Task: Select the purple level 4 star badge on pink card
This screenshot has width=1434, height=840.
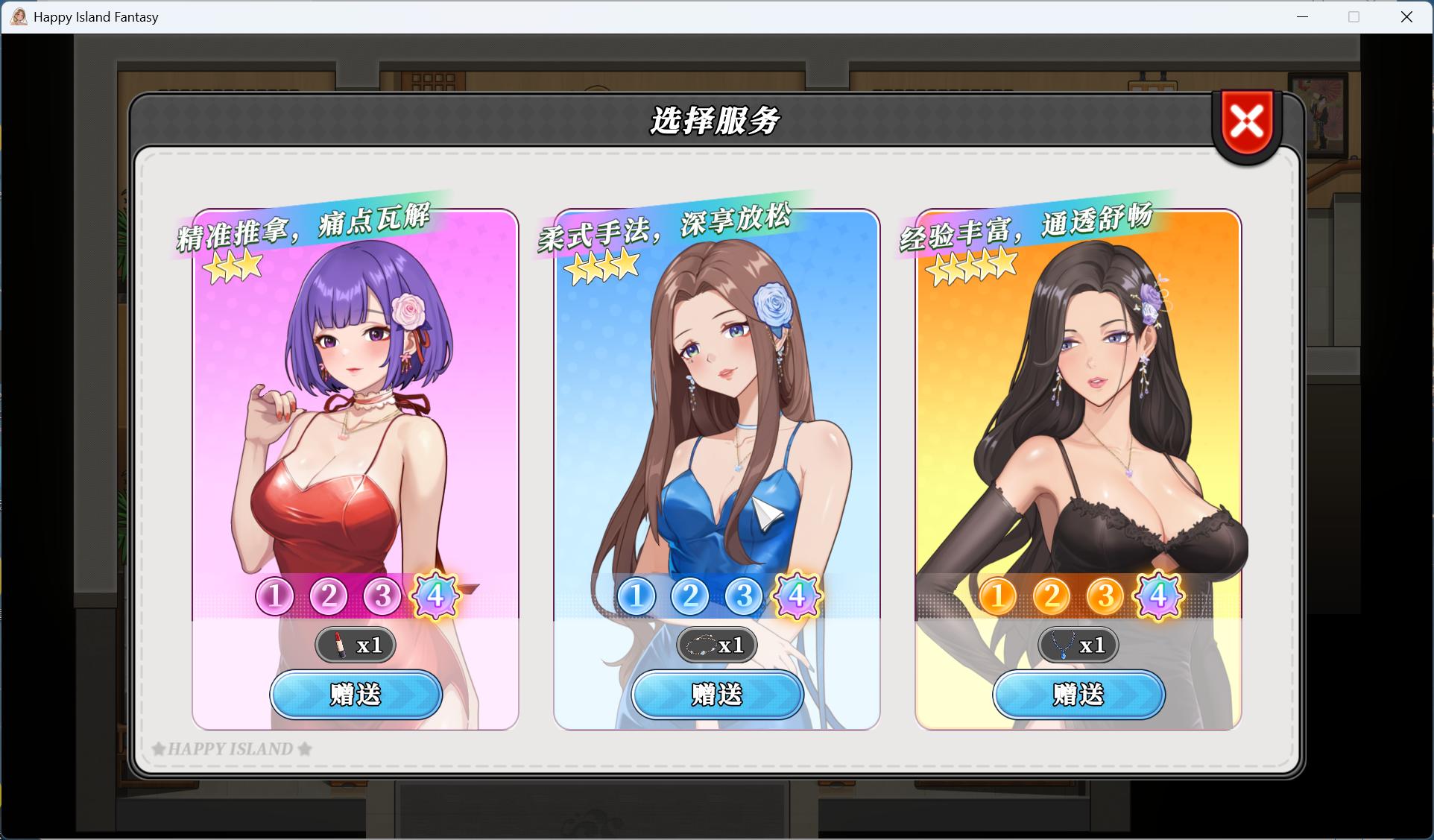Action: (436, 596)
